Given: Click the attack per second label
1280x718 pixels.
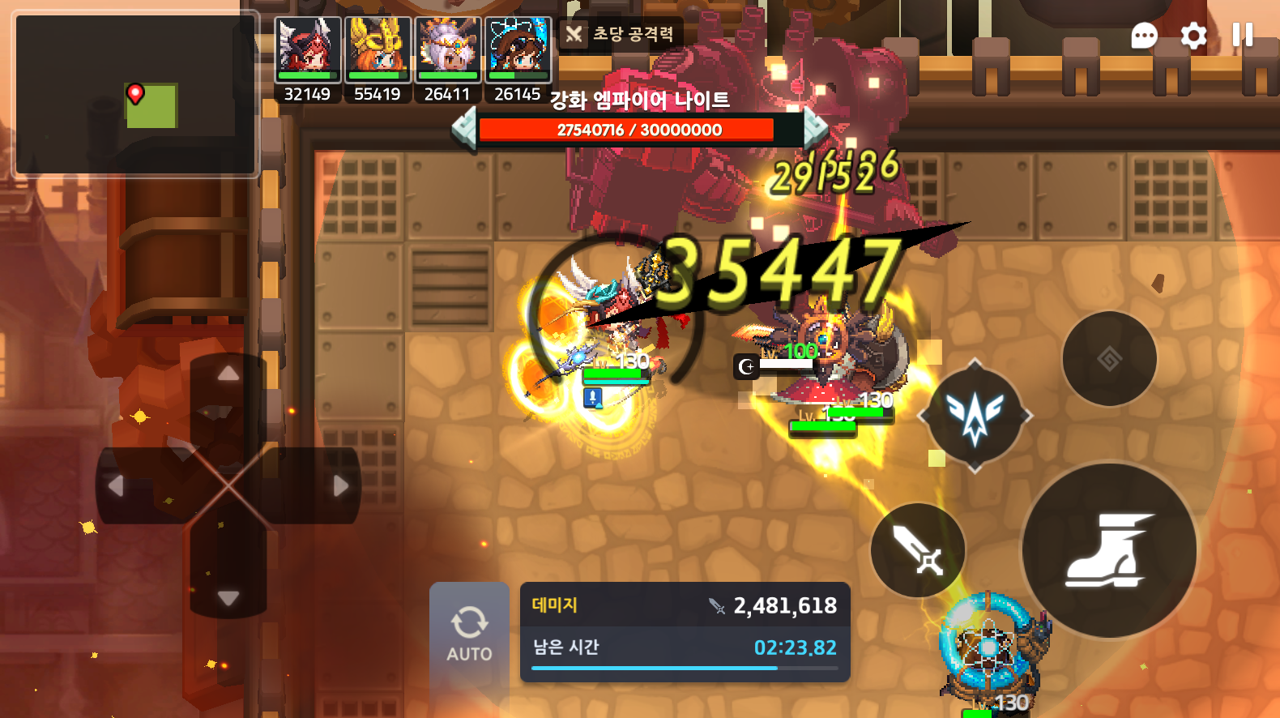Looking at the screenshot, I should pos(621,34).
